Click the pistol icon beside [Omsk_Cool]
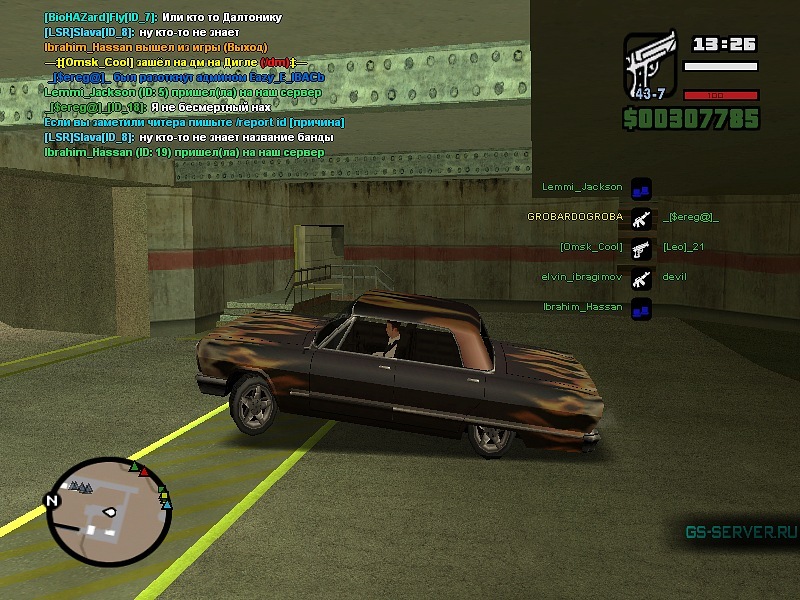 (x=641, y=247)
